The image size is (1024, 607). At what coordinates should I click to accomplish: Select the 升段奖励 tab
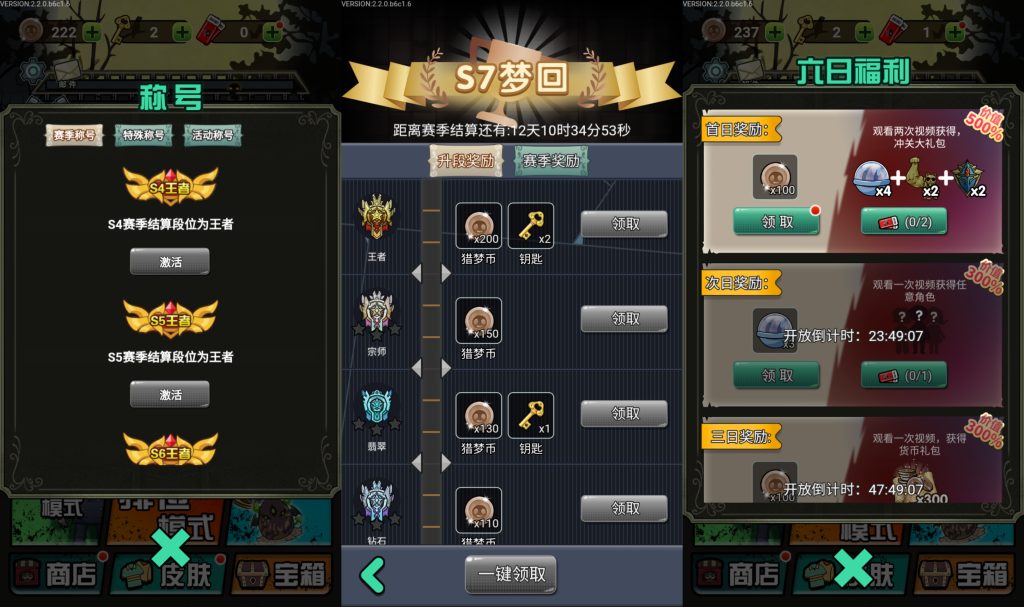coord(464,160)
